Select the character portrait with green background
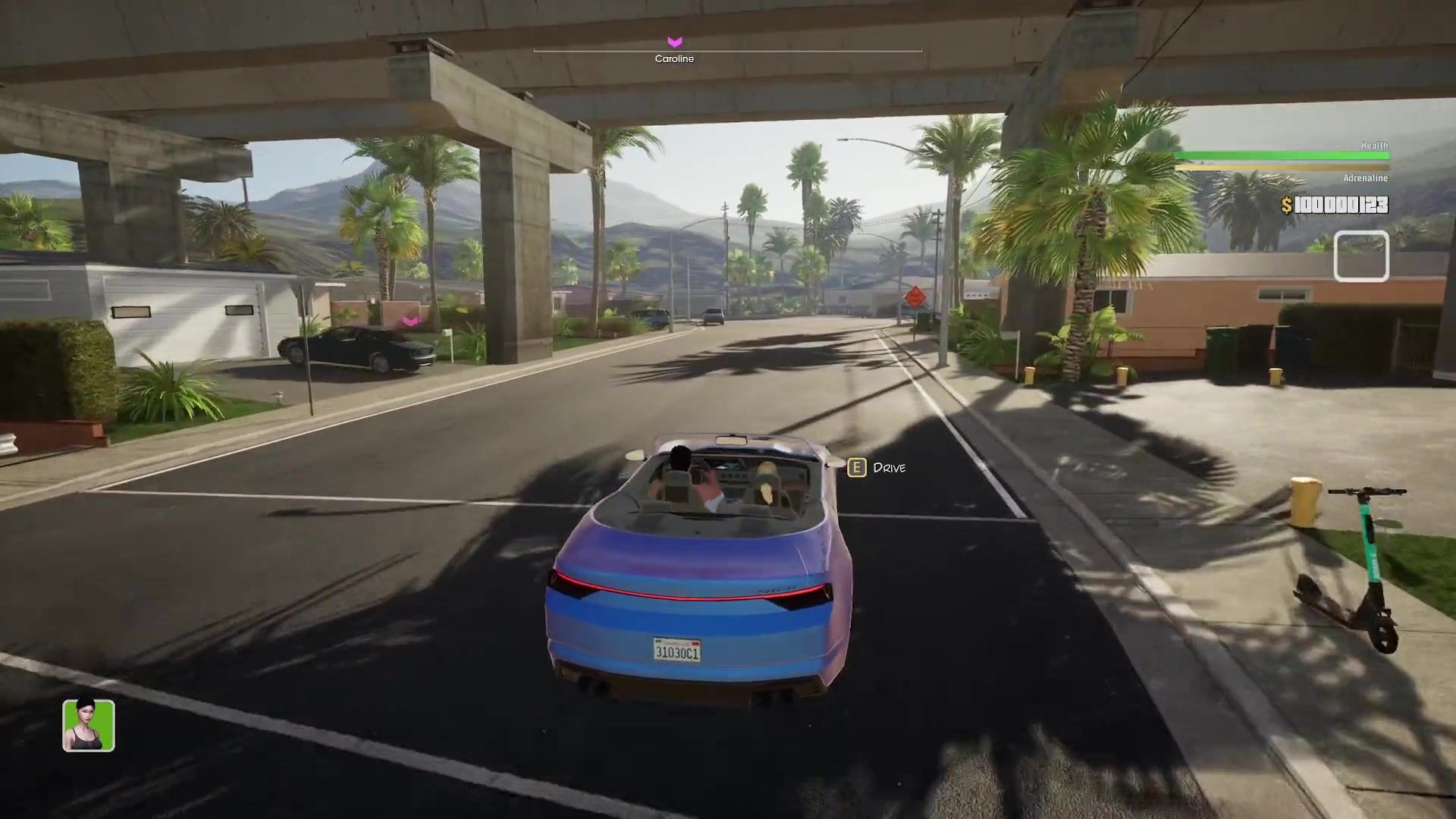1456x819 pixels. click(x=89, y=726)
